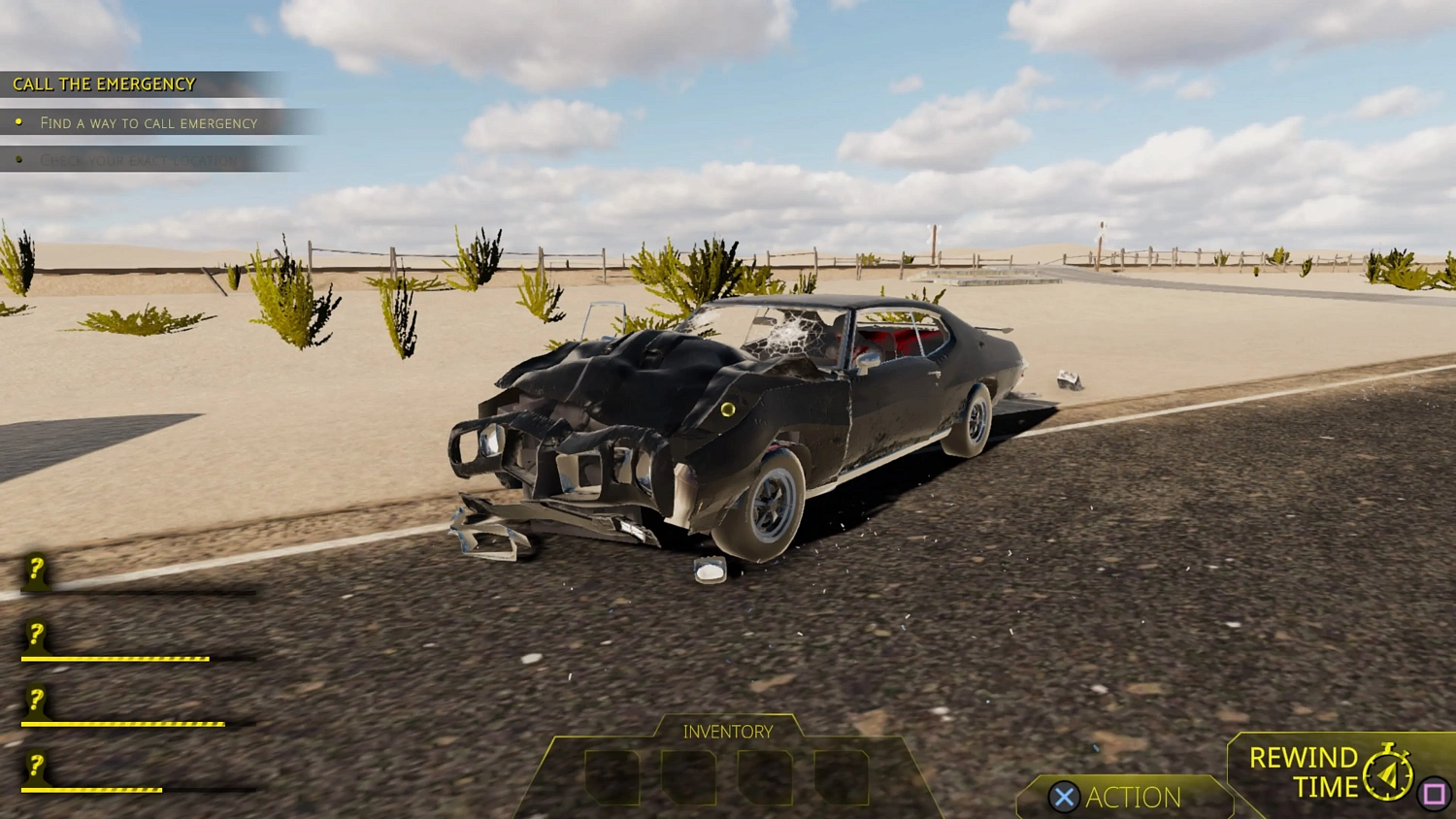Collapse the CALL THE EMERGENCY objective panel
Image resolution: width=1456 pixels, height=819 pixels.
coord(104,83)
